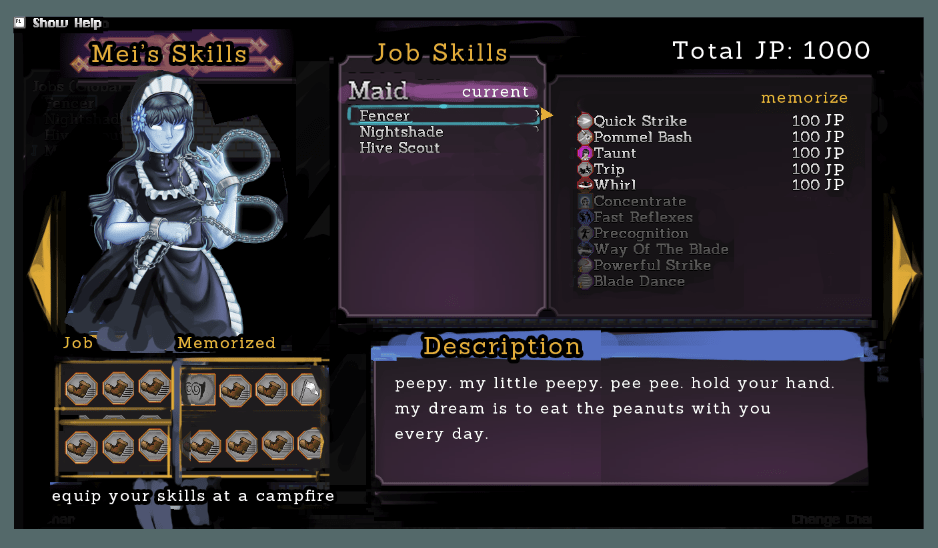Select the Nightshade job
The height and width of the screenshot is (548, 938).
[401, 132]
